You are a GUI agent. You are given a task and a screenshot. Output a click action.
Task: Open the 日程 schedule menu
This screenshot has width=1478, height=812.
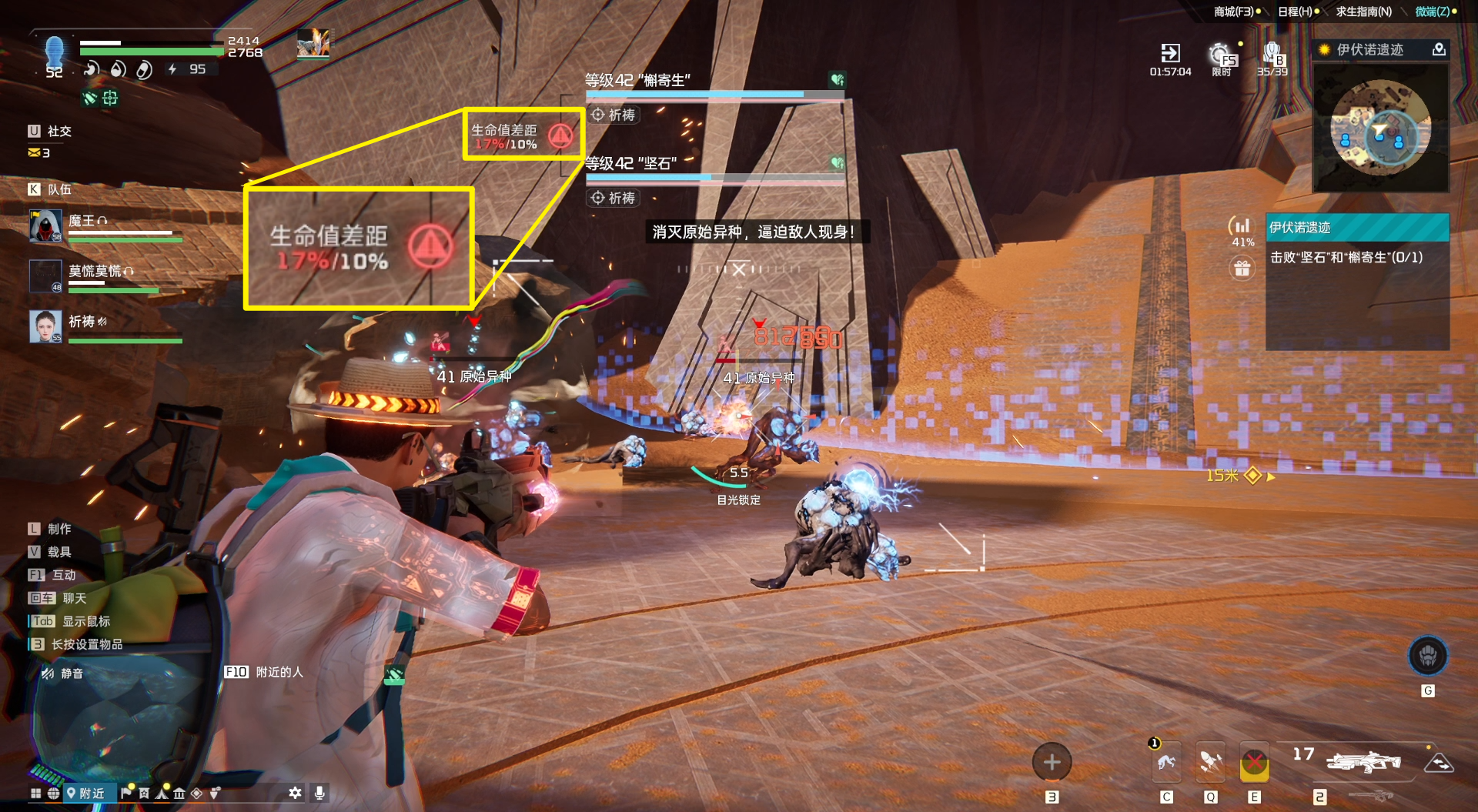click(x=1297, y=12)
